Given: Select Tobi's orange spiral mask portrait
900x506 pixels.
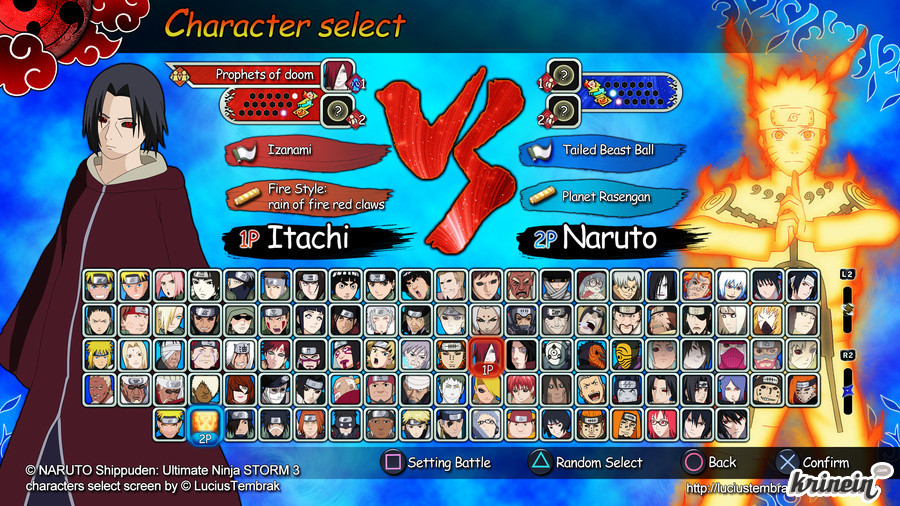Looking at the screenshot, I should tap(591, 355).
